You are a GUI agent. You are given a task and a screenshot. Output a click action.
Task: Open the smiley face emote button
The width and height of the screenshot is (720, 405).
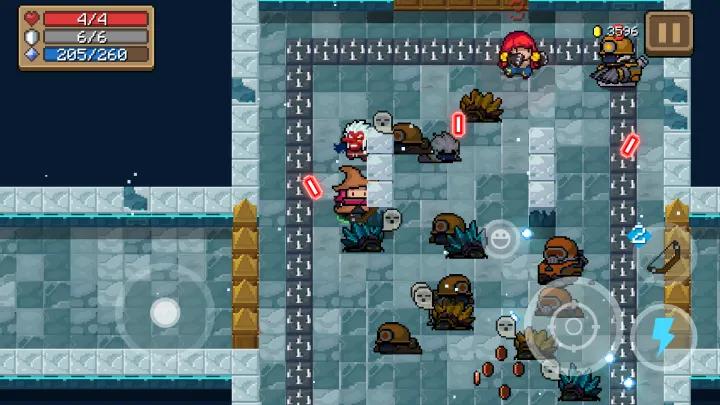point(500,238)
